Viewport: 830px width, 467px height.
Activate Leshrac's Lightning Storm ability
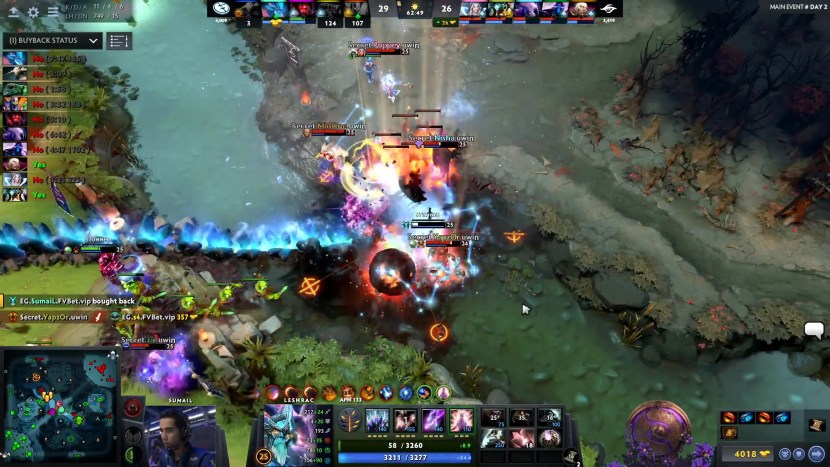click(433, 420)
